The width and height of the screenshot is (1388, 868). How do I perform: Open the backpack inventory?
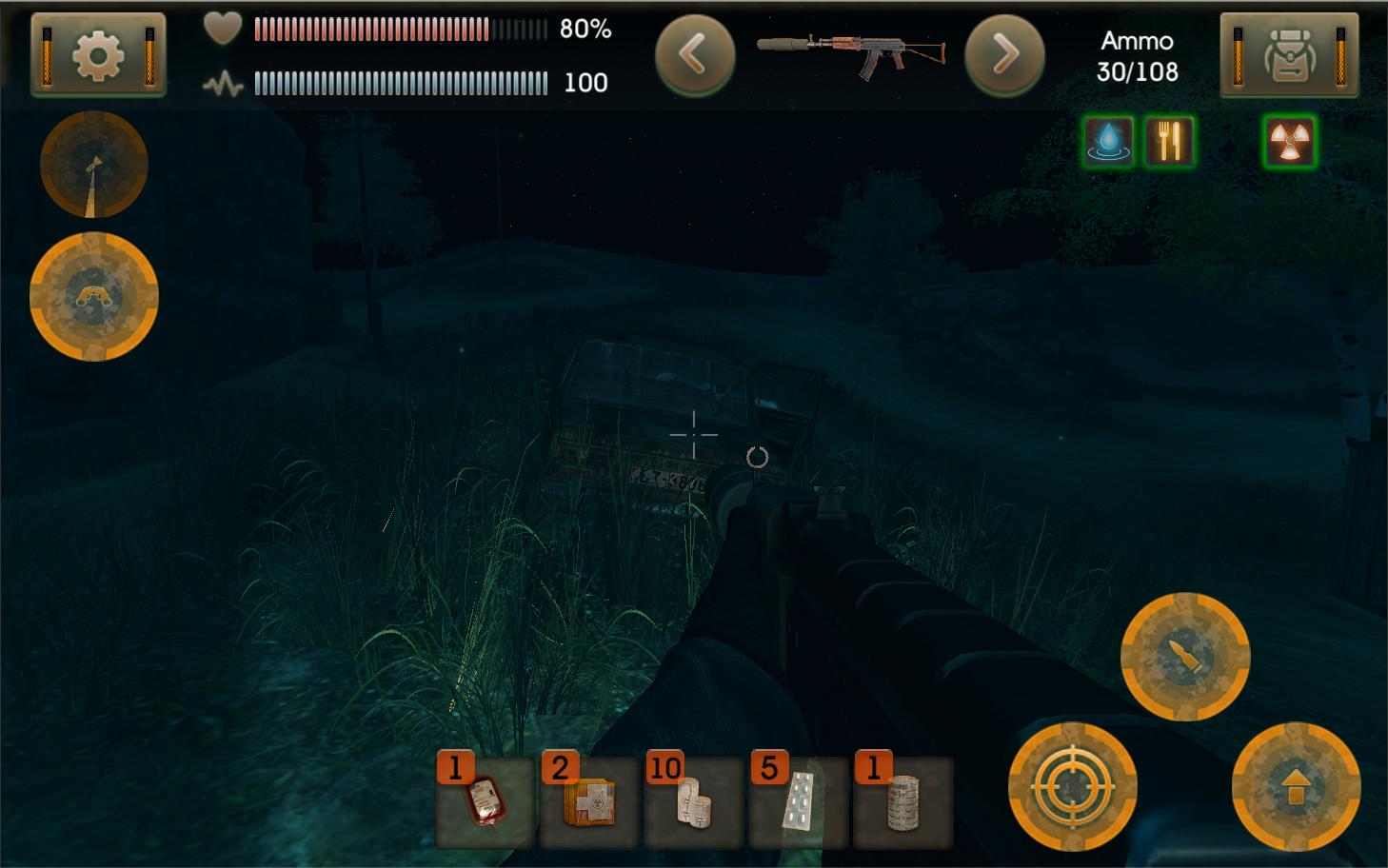(1290, 54)
